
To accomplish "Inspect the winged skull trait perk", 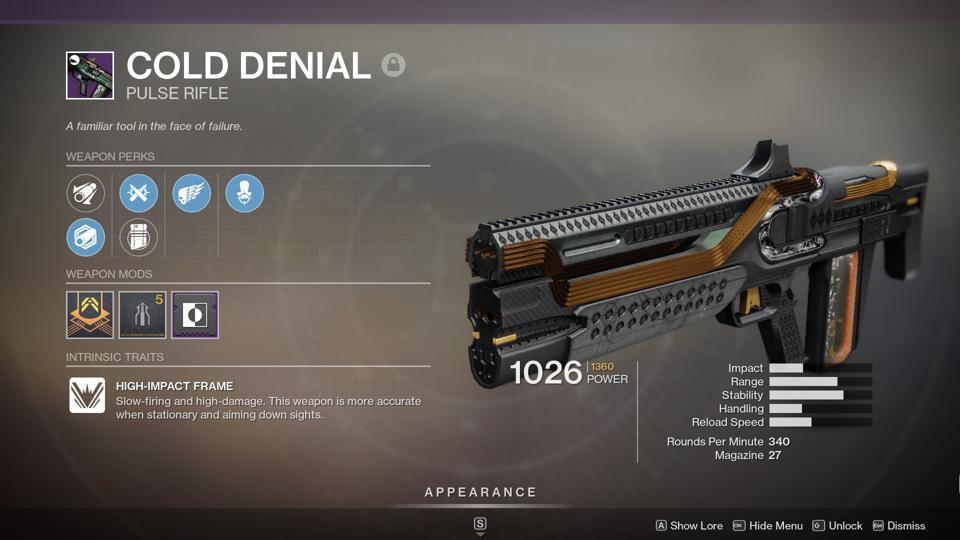I will point(192,193).
